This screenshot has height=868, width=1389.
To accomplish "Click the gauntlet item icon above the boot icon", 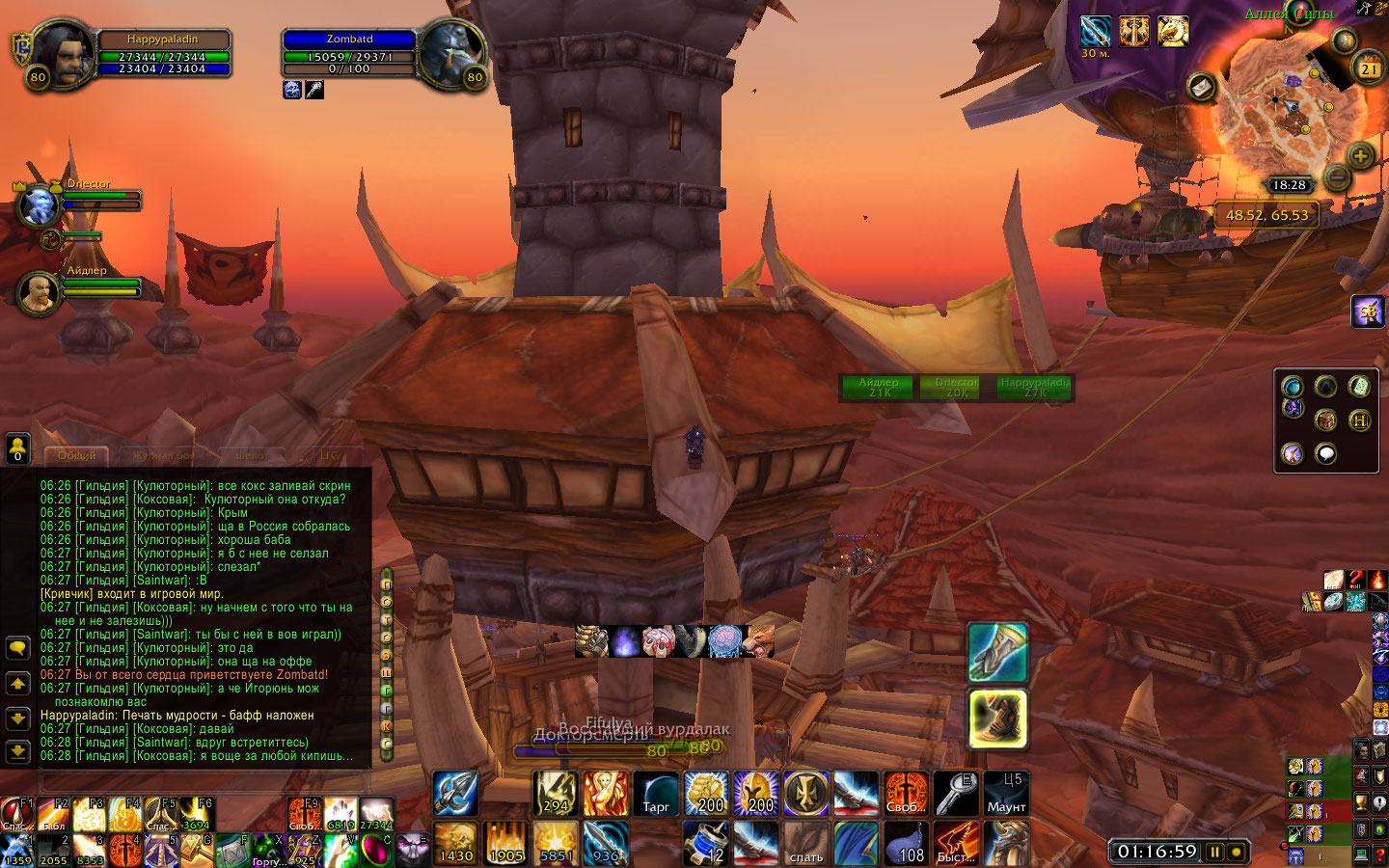I will (997, 651).
